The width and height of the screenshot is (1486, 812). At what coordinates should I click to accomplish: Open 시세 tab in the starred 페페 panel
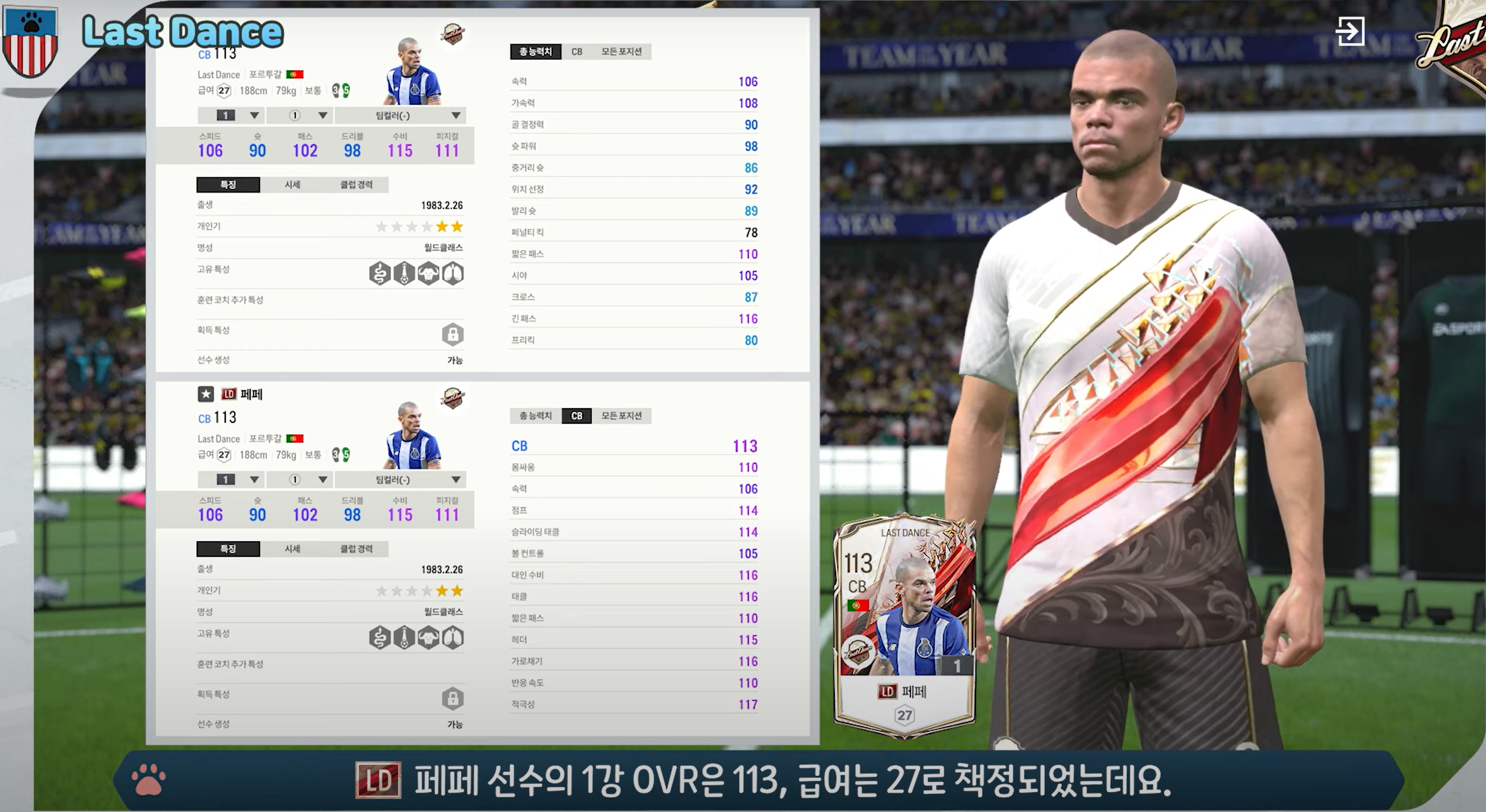point(292,549)
